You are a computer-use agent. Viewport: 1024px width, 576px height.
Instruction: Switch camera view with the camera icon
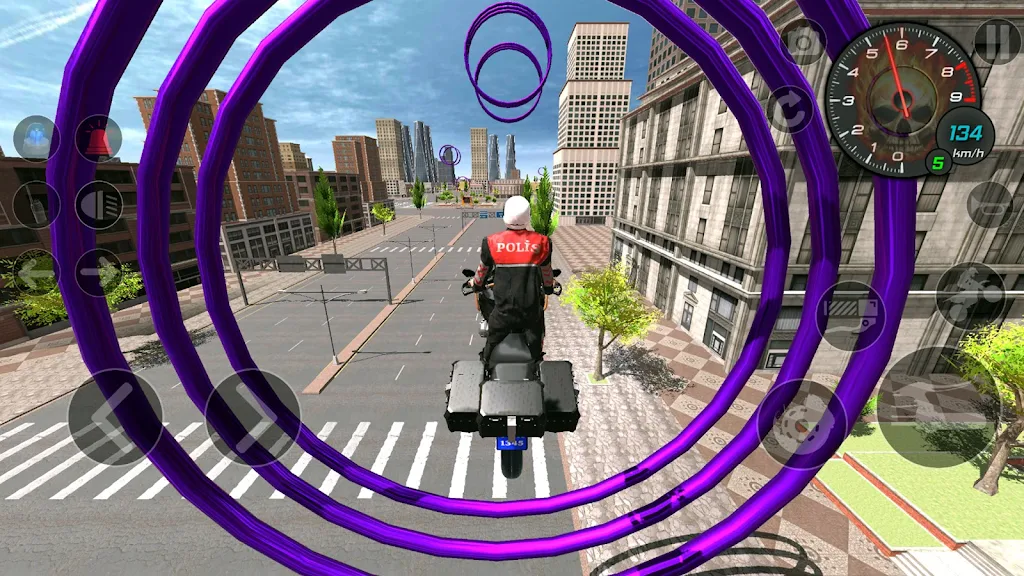click(x=802, y=42)
